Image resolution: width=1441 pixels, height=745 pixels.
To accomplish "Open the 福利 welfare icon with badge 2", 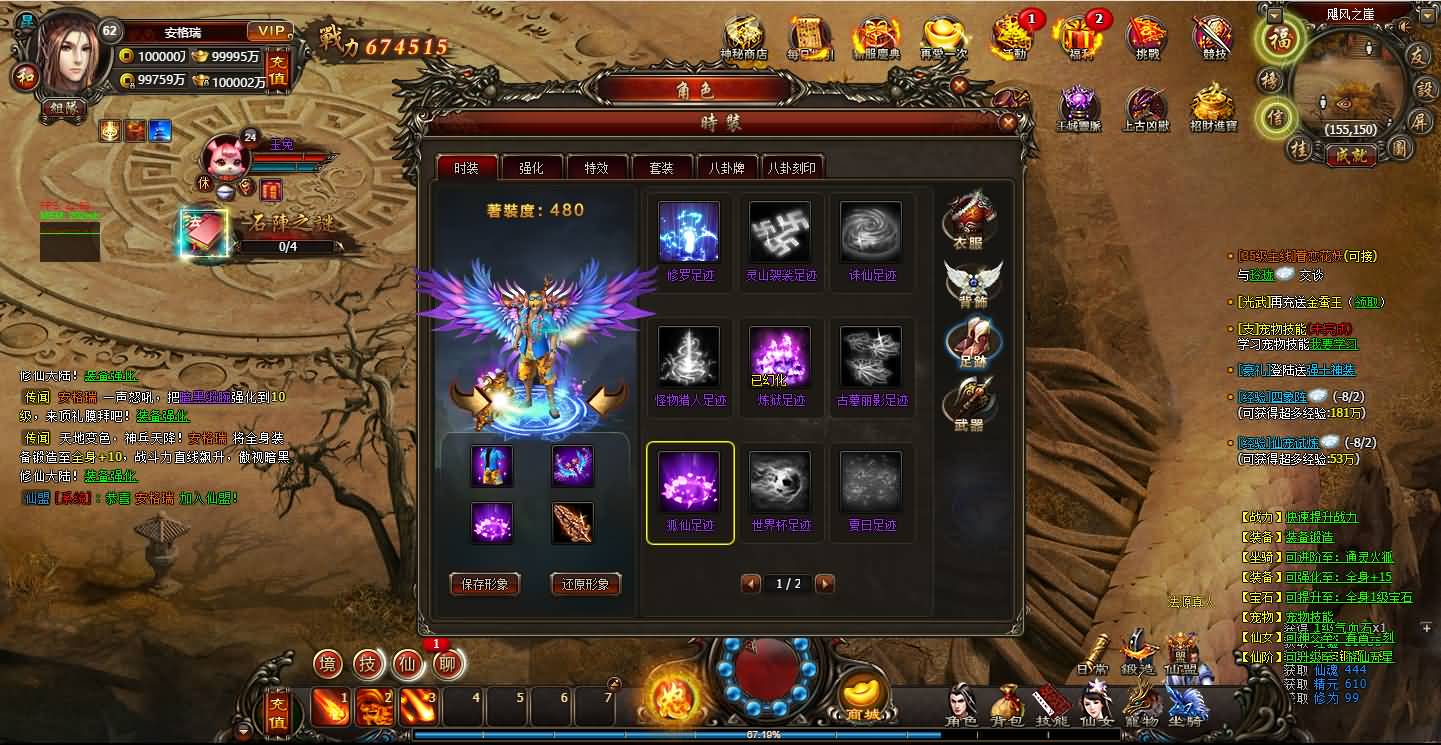I will pyautogui.click(x=1078, y=38).
